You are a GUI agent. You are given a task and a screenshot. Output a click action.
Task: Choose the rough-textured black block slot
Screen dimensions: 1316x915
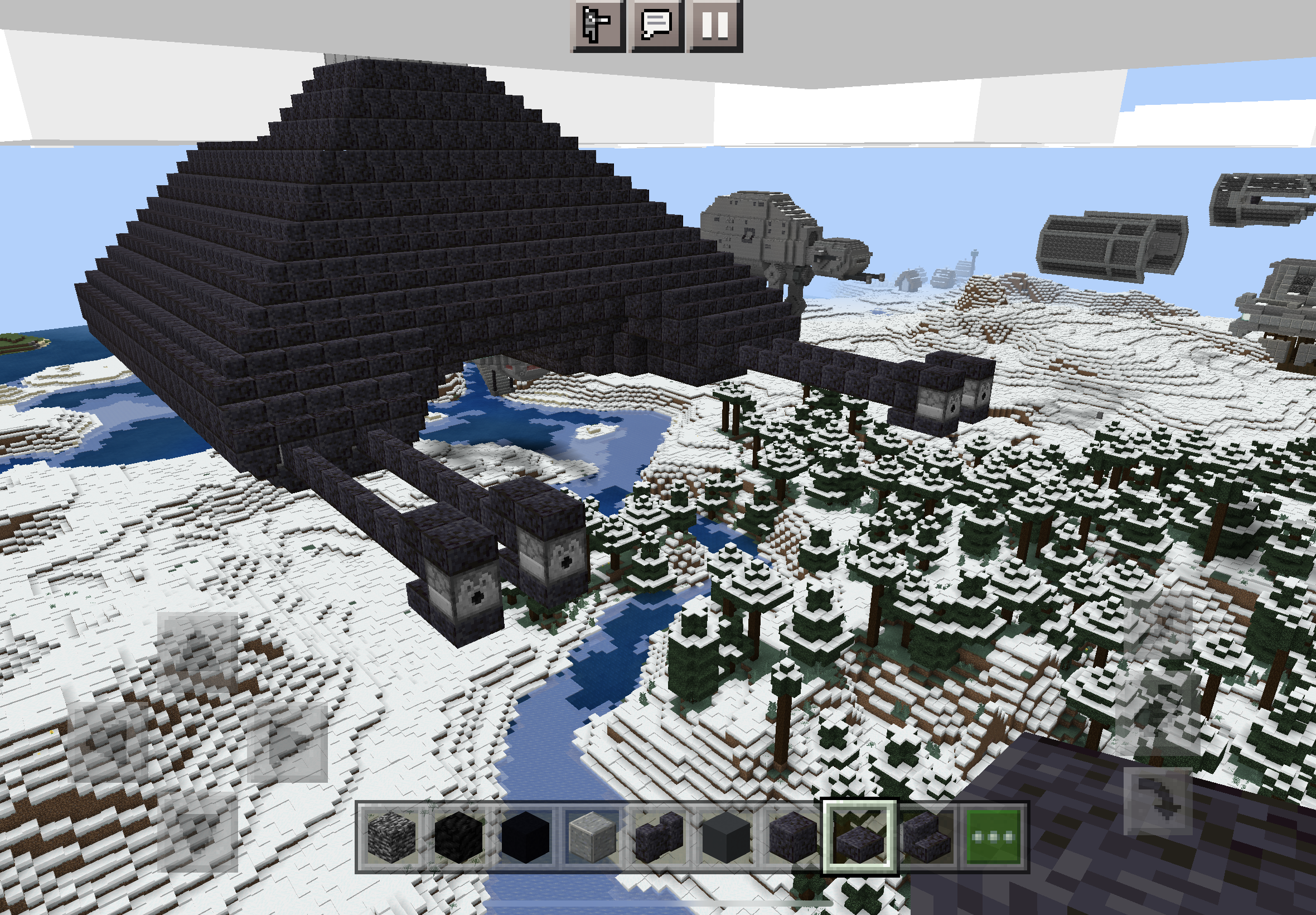click(x=458, y=837)
